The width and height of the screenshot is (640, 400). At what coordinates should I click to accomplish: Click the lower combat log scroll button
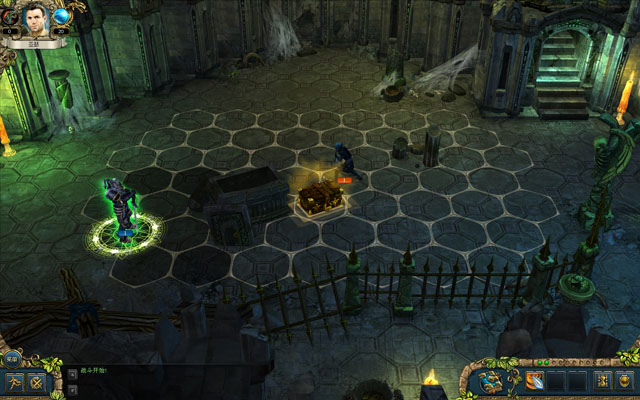(x=72, y=389)
